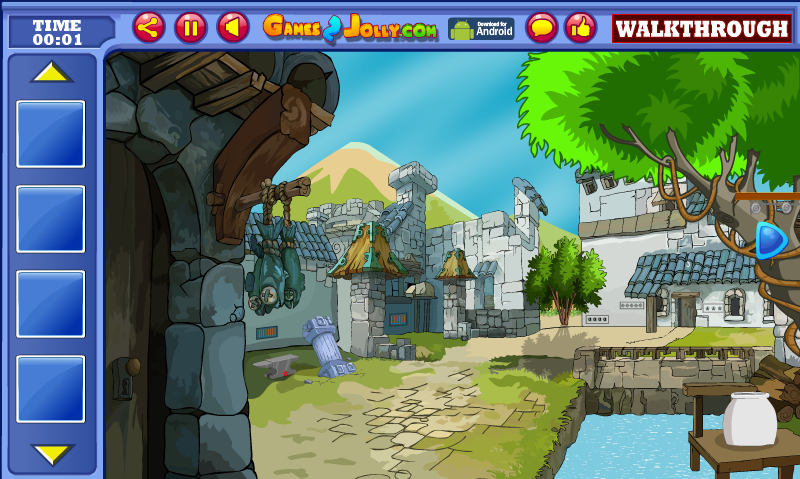Pause the game
The width and height of the screenshot is (800, 479).
click(191, 28)
